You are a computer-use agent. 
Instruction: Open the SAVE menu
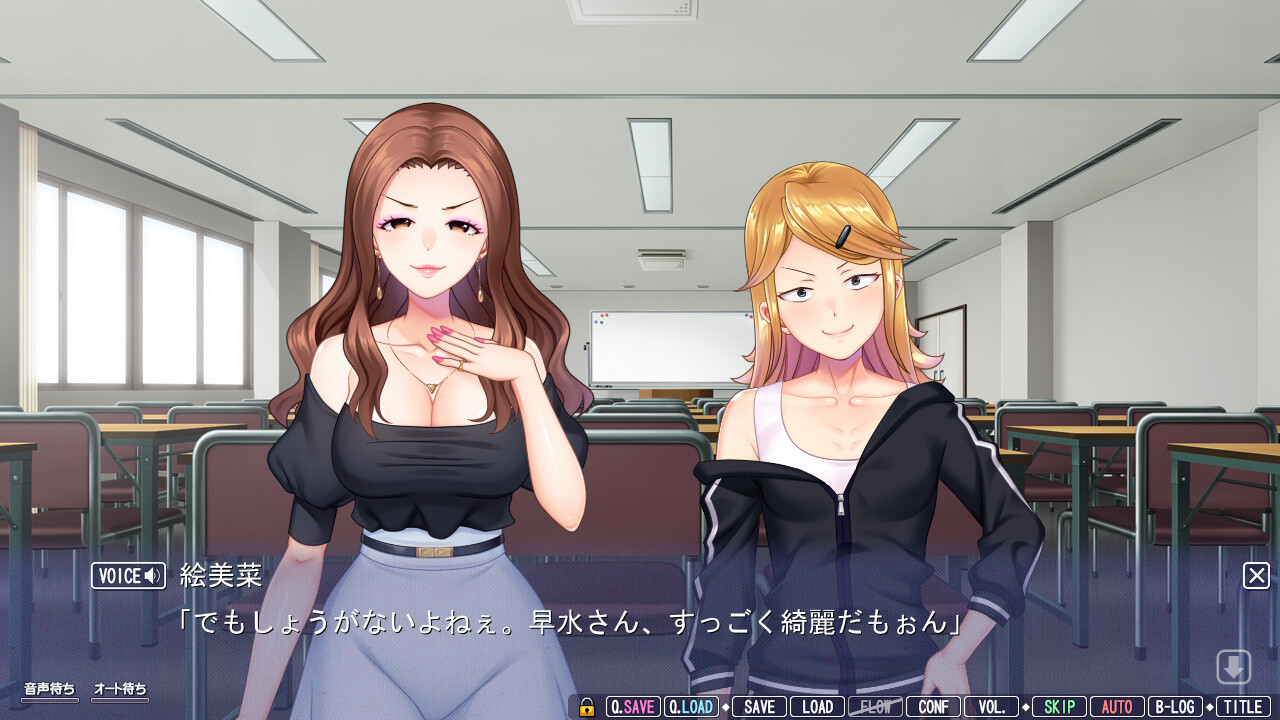759,707
